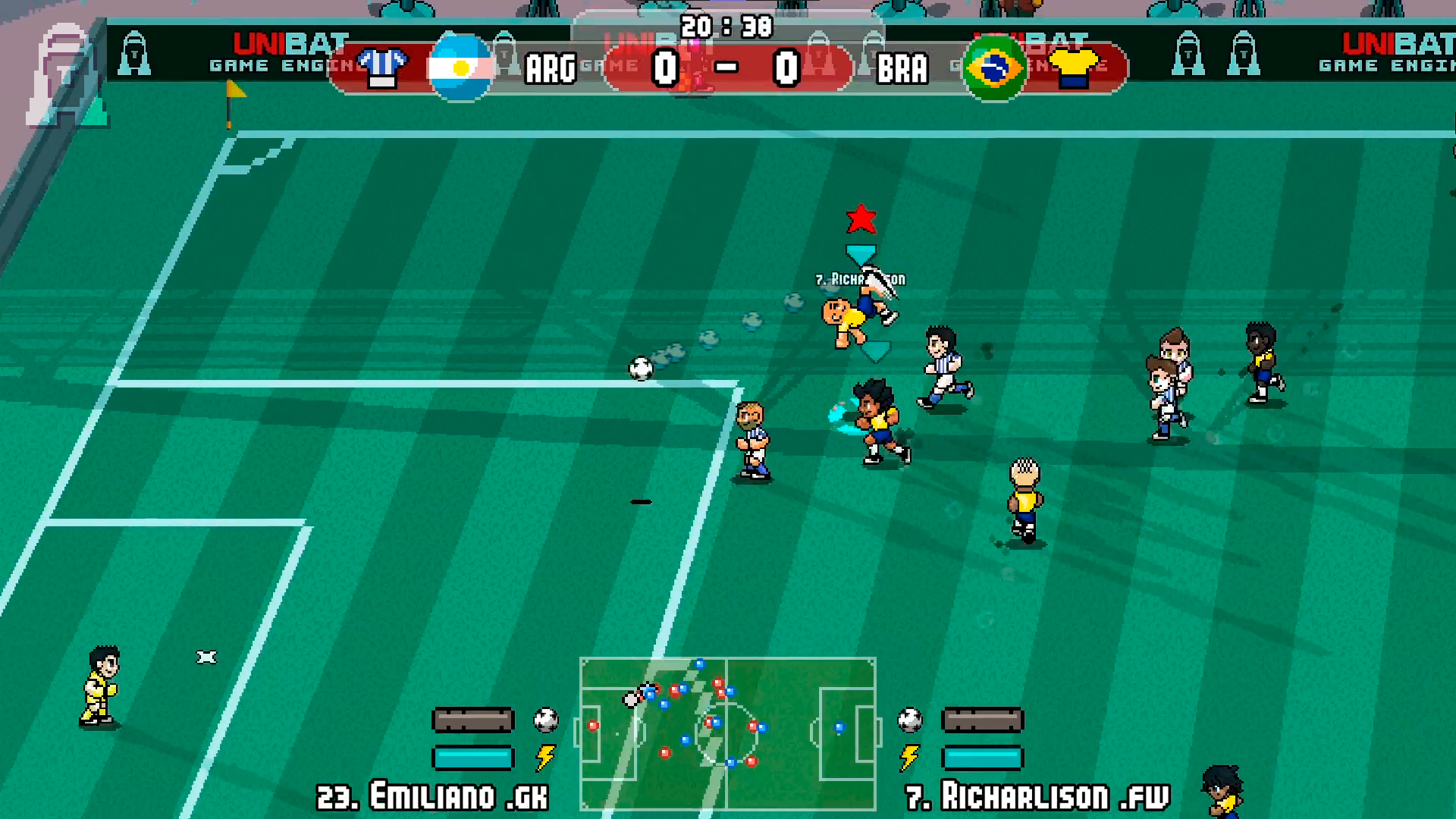Click the BRA team label on the scoreboard
Image resolution: width=1456 pixels, height=819 pixels.
tap(903, 68)
